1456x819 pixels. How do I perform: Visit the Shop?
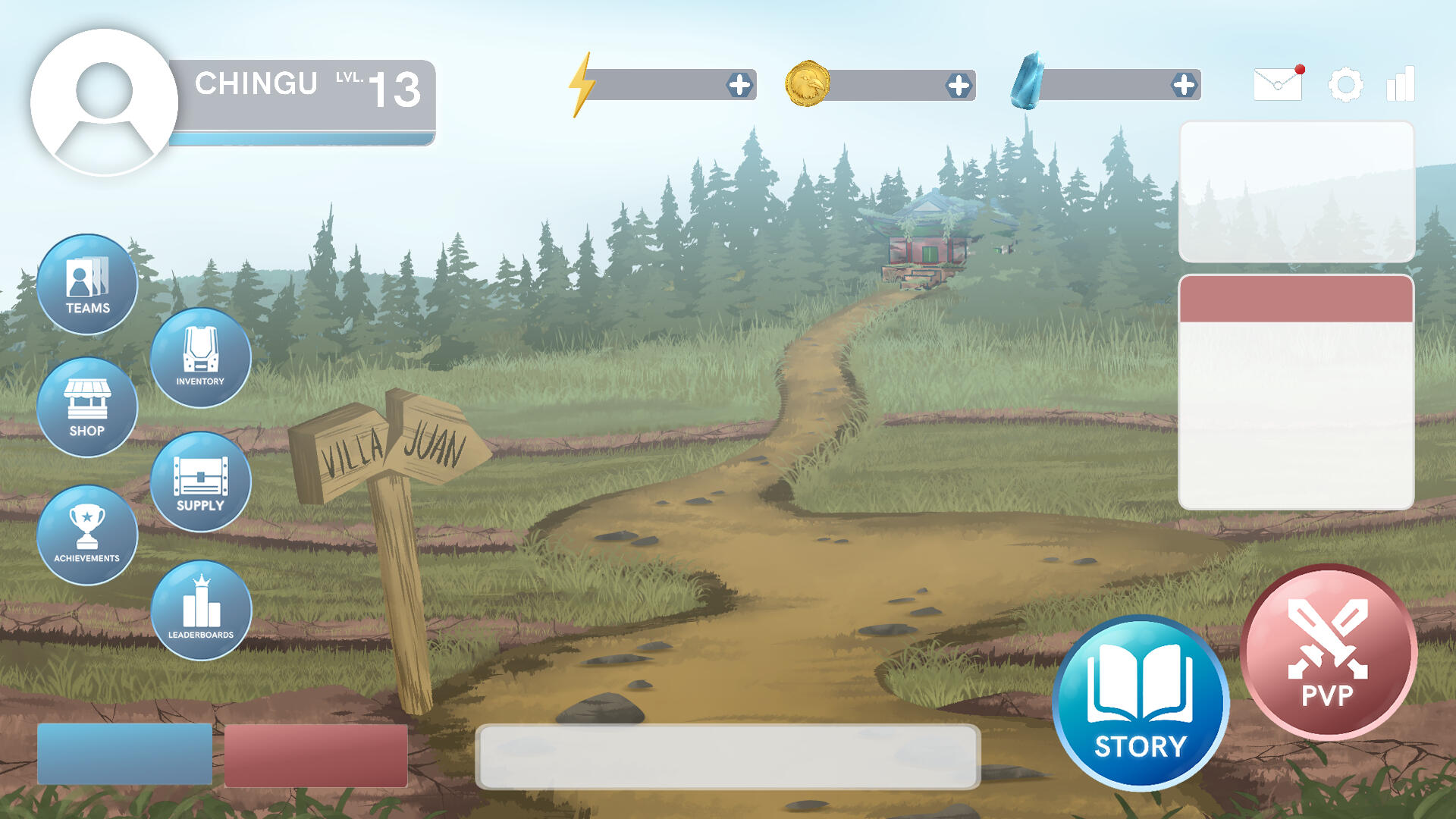tap(87, 407)
